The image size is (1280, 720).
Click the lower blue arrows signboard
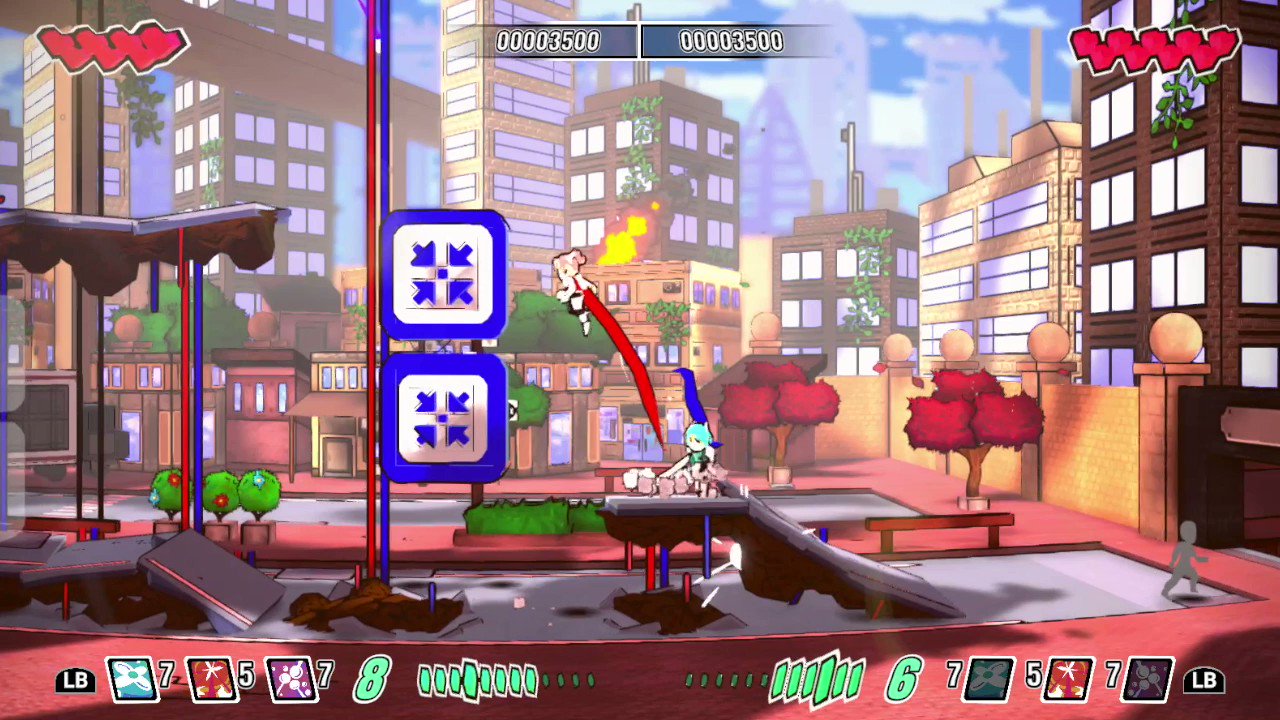coord(444,412)
